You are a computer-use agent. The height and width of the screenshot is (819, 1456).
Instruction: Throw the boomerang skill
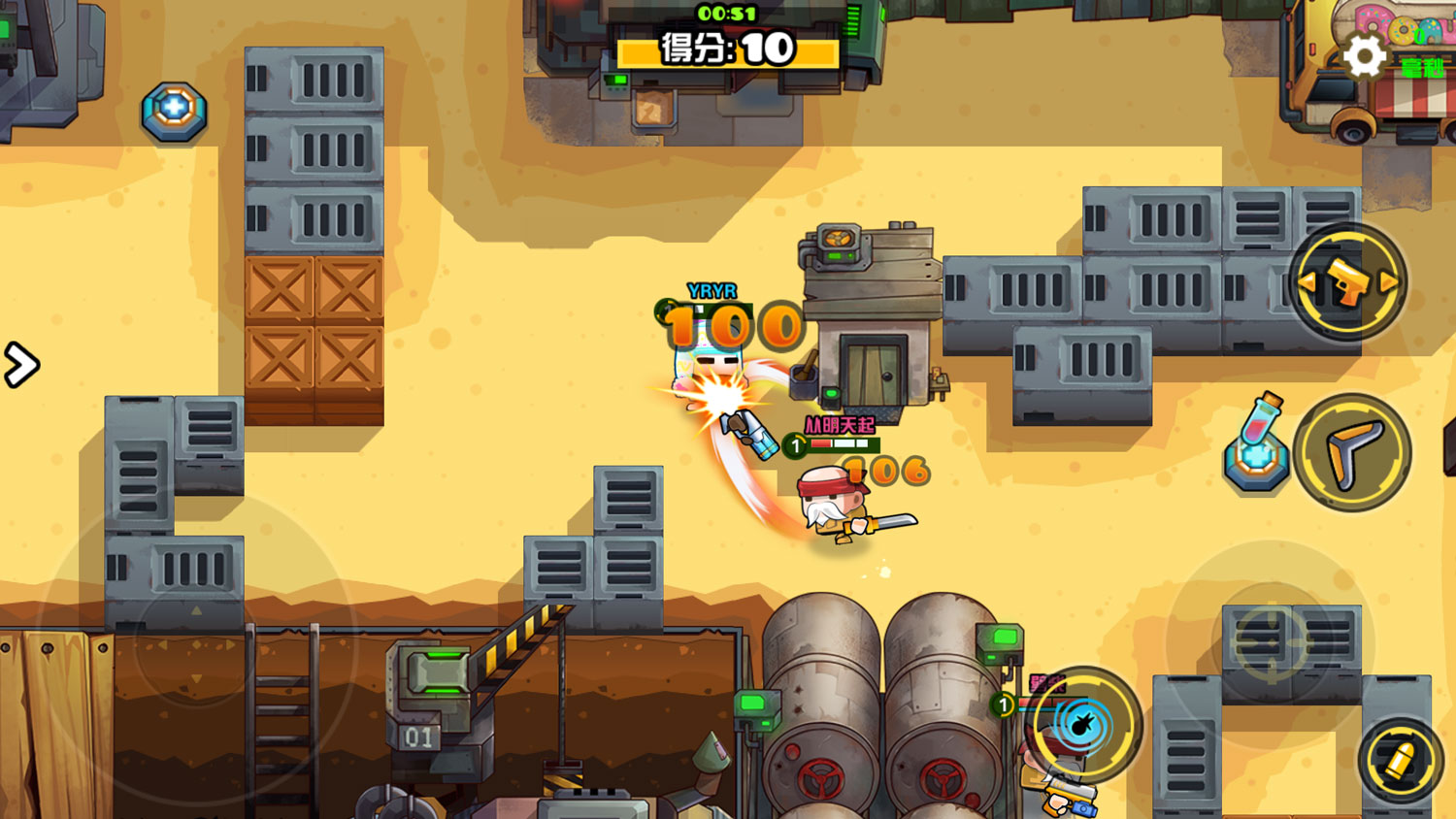1352,452
